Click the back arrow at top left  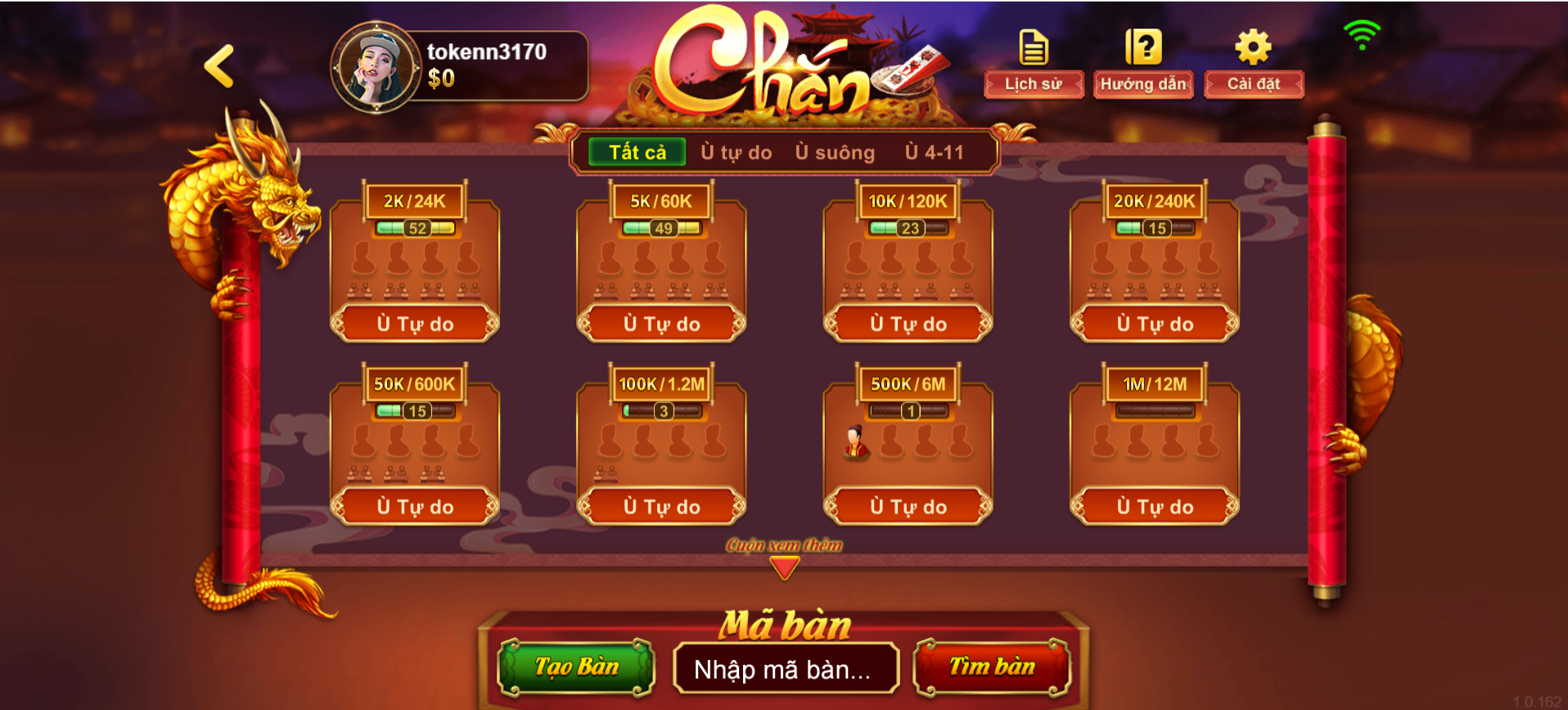[219, 67]
